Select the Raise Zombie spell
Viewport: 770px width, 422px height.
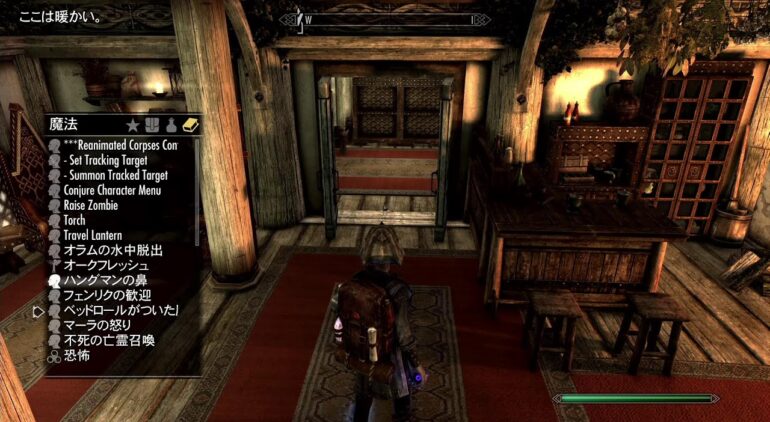[90, 205]
